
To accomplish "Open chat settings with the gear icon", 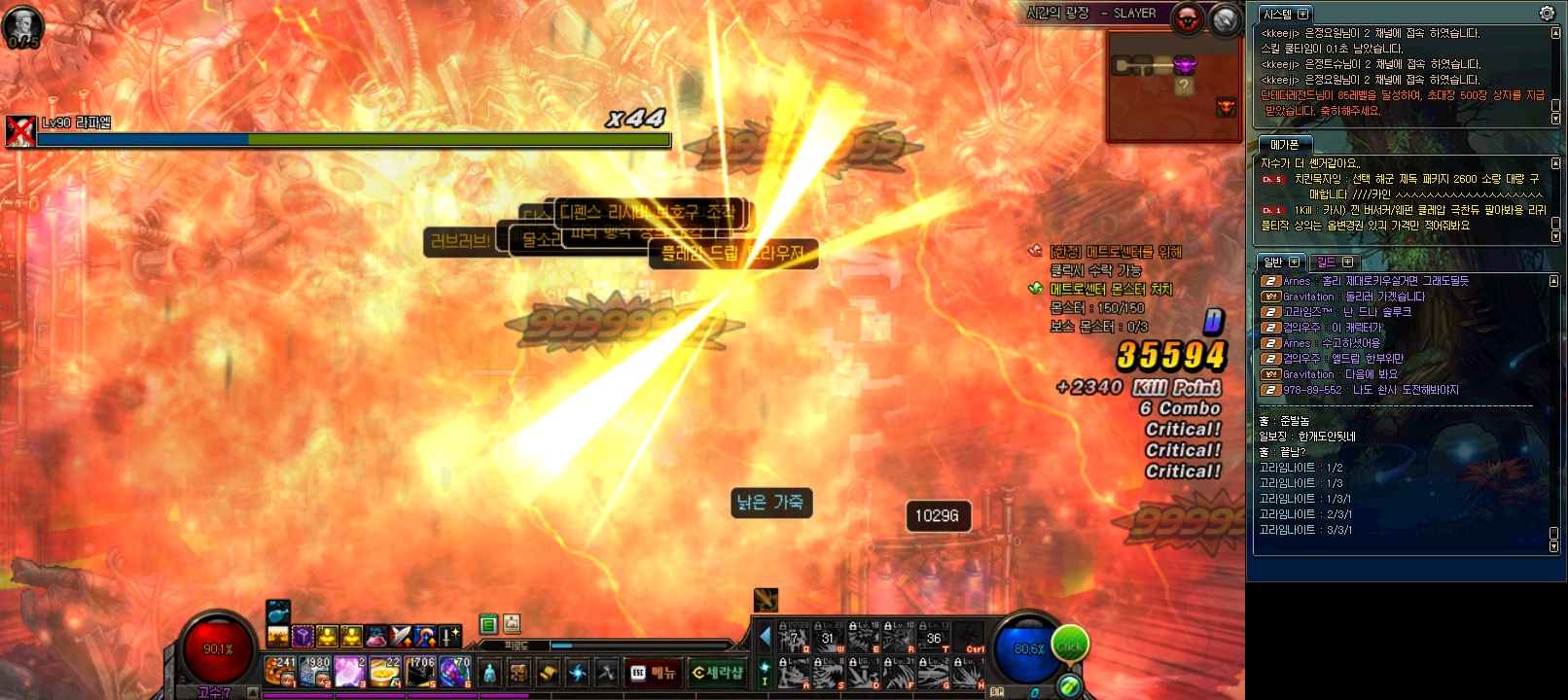I will (x=1547, y=14).
